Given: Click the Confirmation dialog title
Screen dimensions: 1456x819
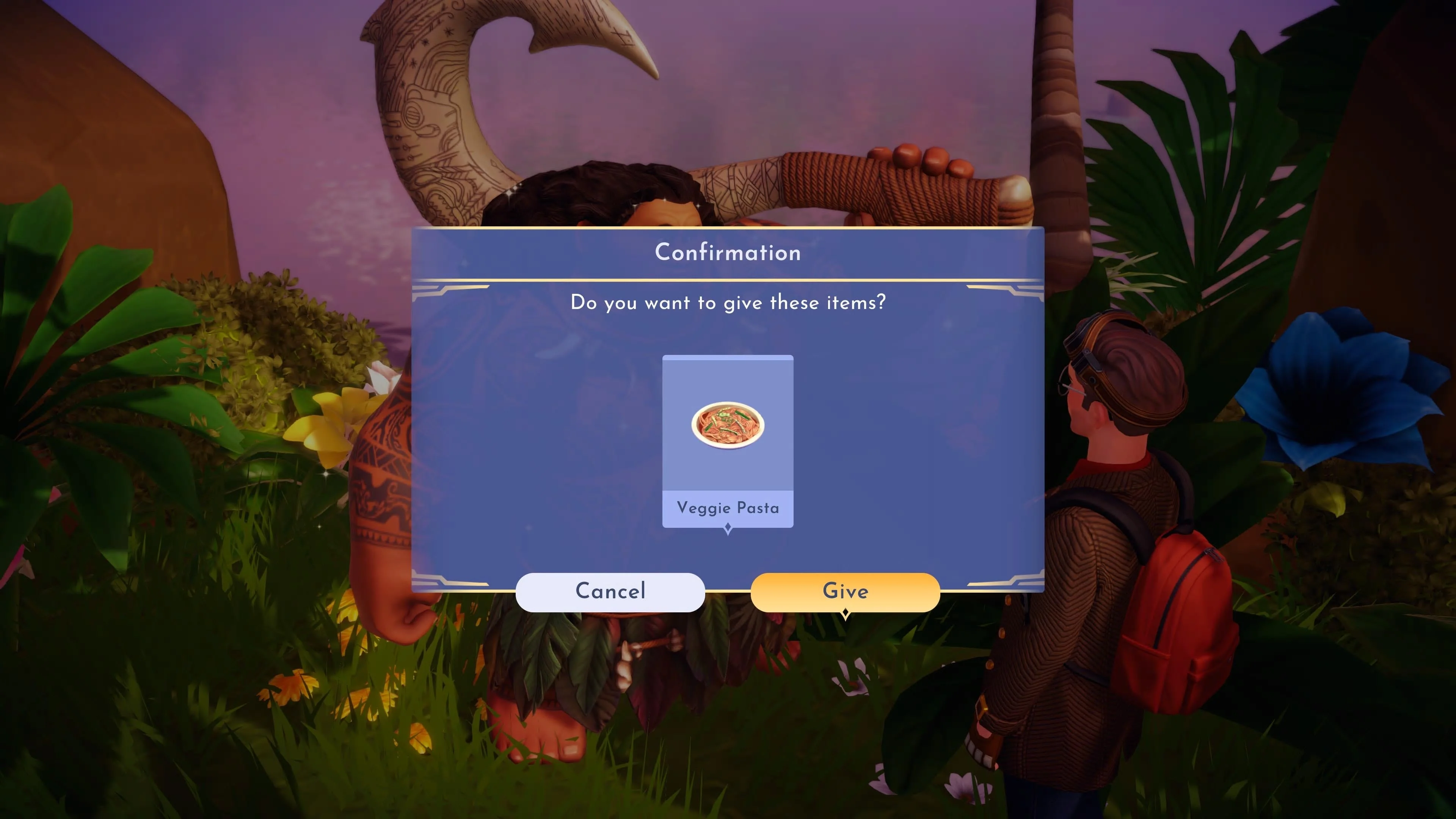Looking at the screenshot, I should (728, 253).
